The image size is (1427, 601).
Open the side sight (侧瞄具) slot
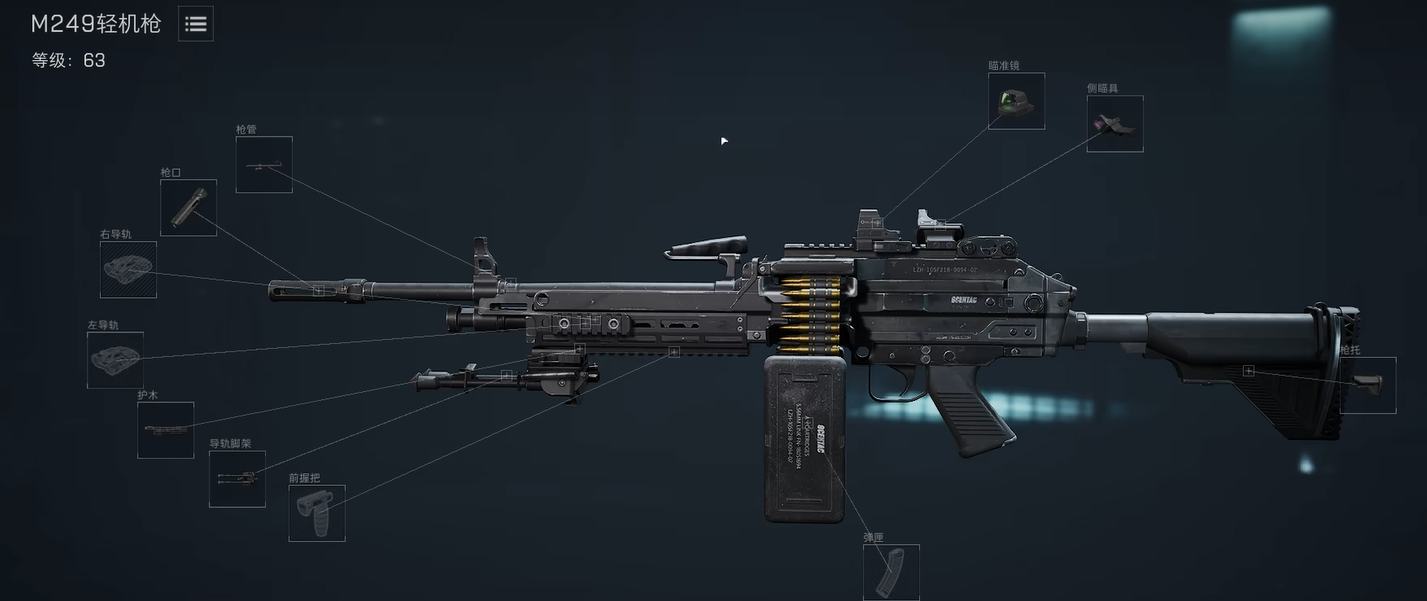click(x=1115, y=124)
